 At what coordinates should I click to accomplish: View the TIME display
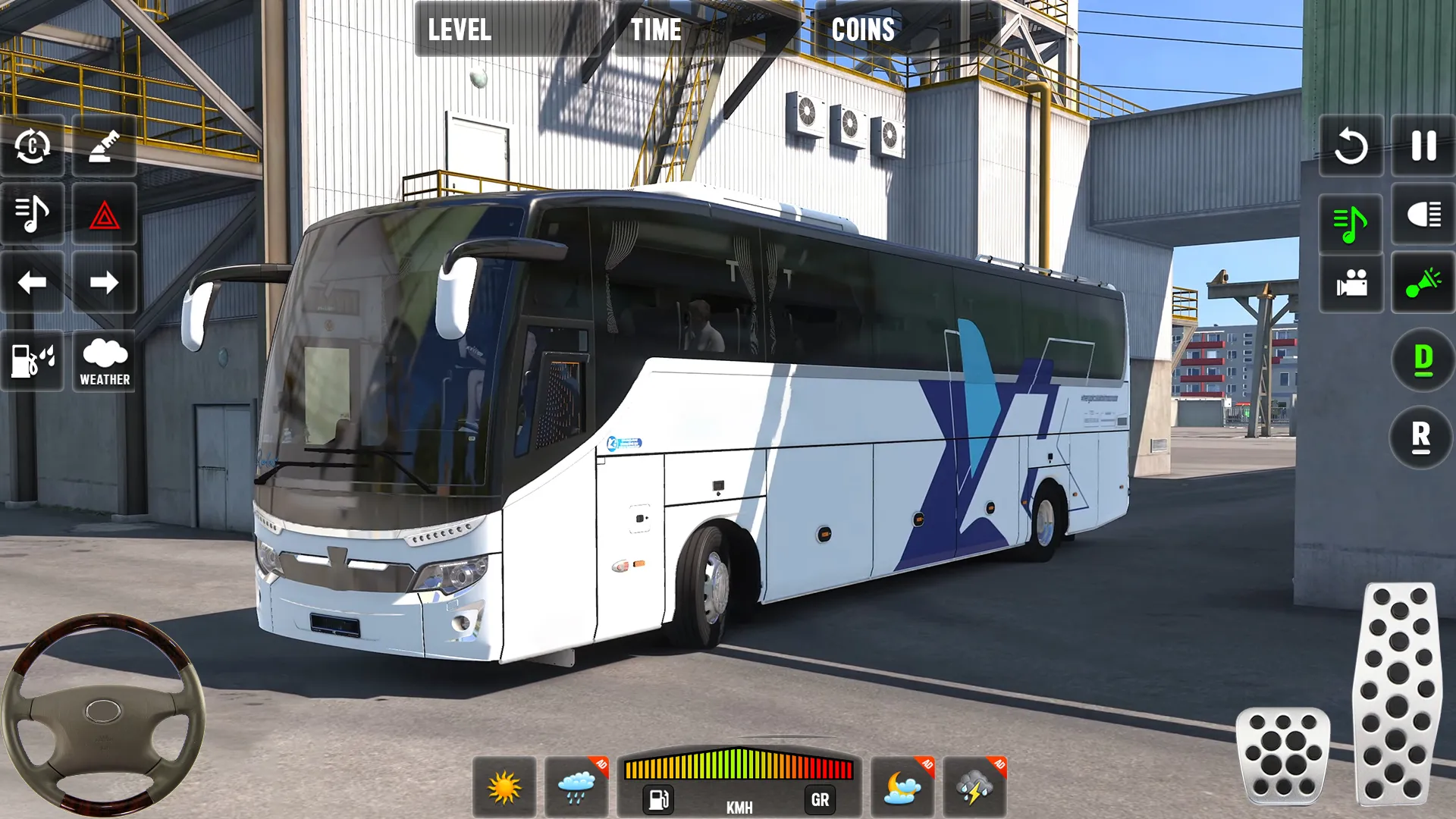pyautogui.click(x=657, y=30)
